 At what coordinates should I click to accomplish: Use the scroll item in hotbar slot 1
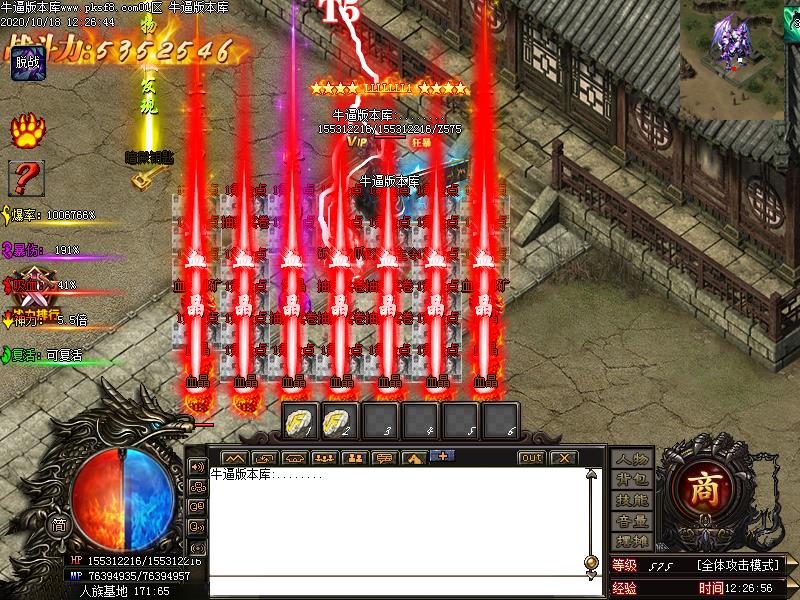300,419
